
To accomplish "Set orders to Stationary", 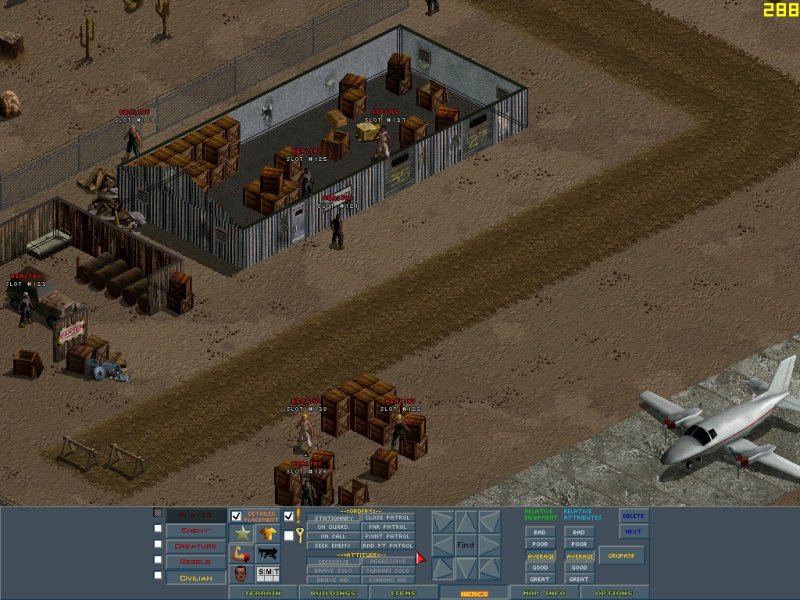I will tap(332, 518).
